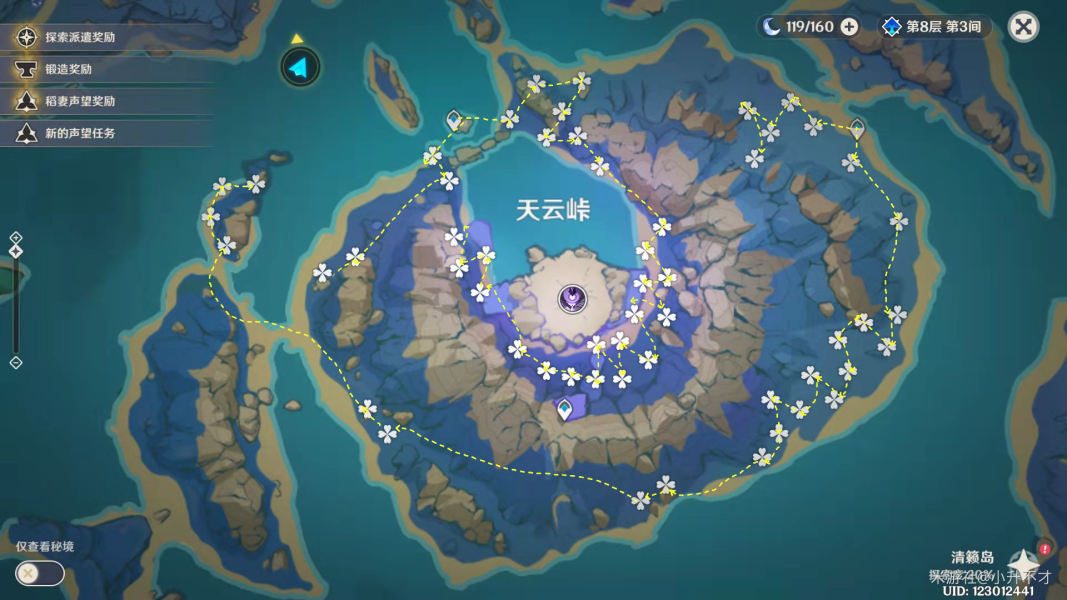
Task: Open the 锻造奖励 forging rewards entry
Action: coord(68,70)
